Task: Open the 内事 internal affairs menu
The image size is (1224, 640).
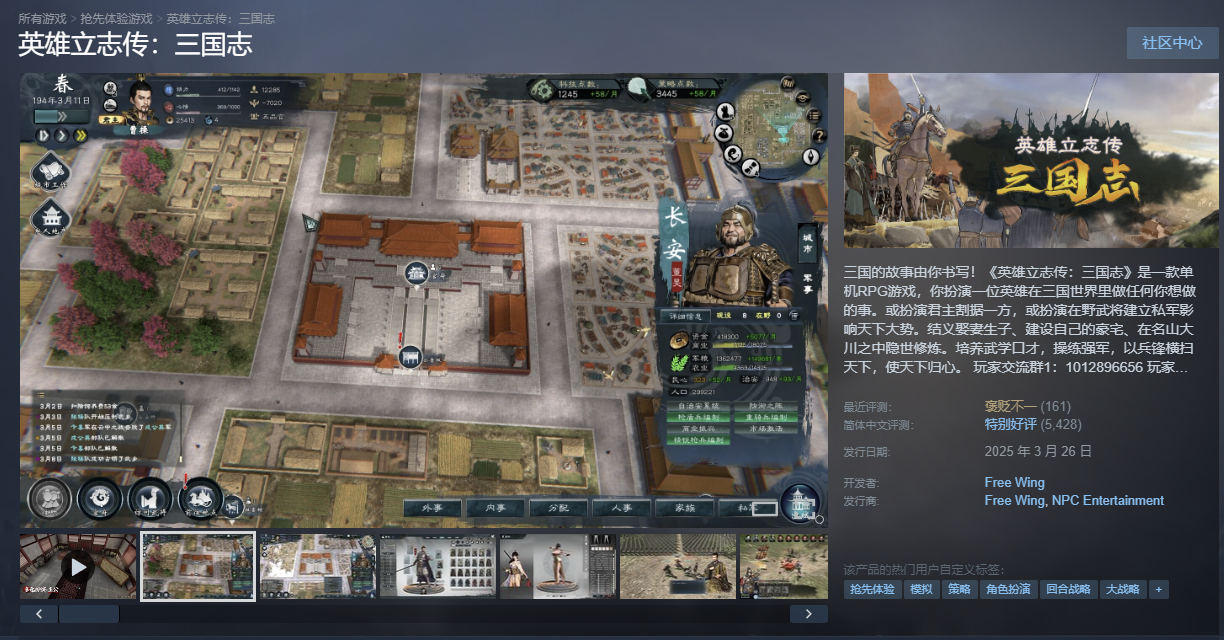Action: (x=494, y=508)
